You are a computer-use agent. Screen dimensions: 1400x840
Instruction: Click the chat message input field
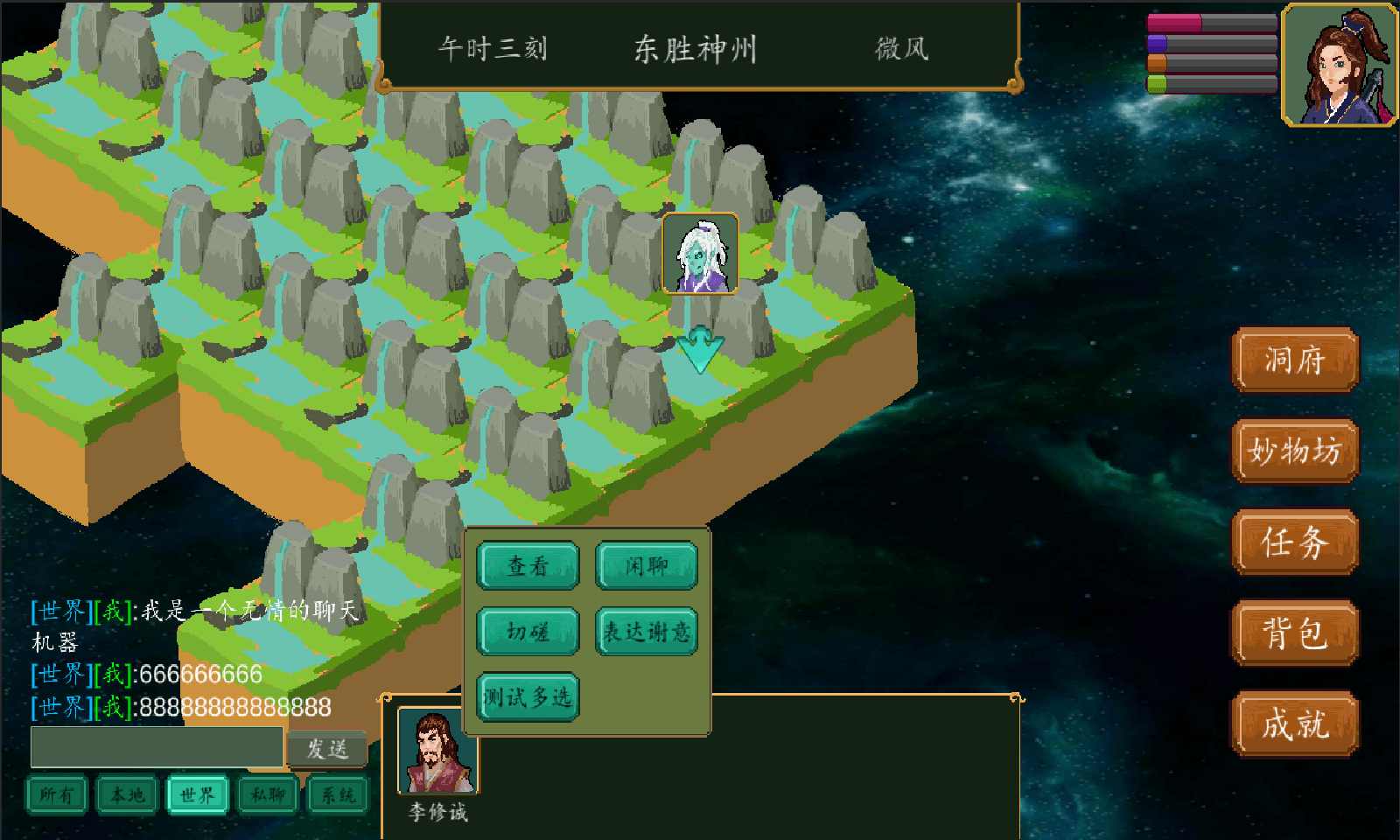[x=157, y=746]
